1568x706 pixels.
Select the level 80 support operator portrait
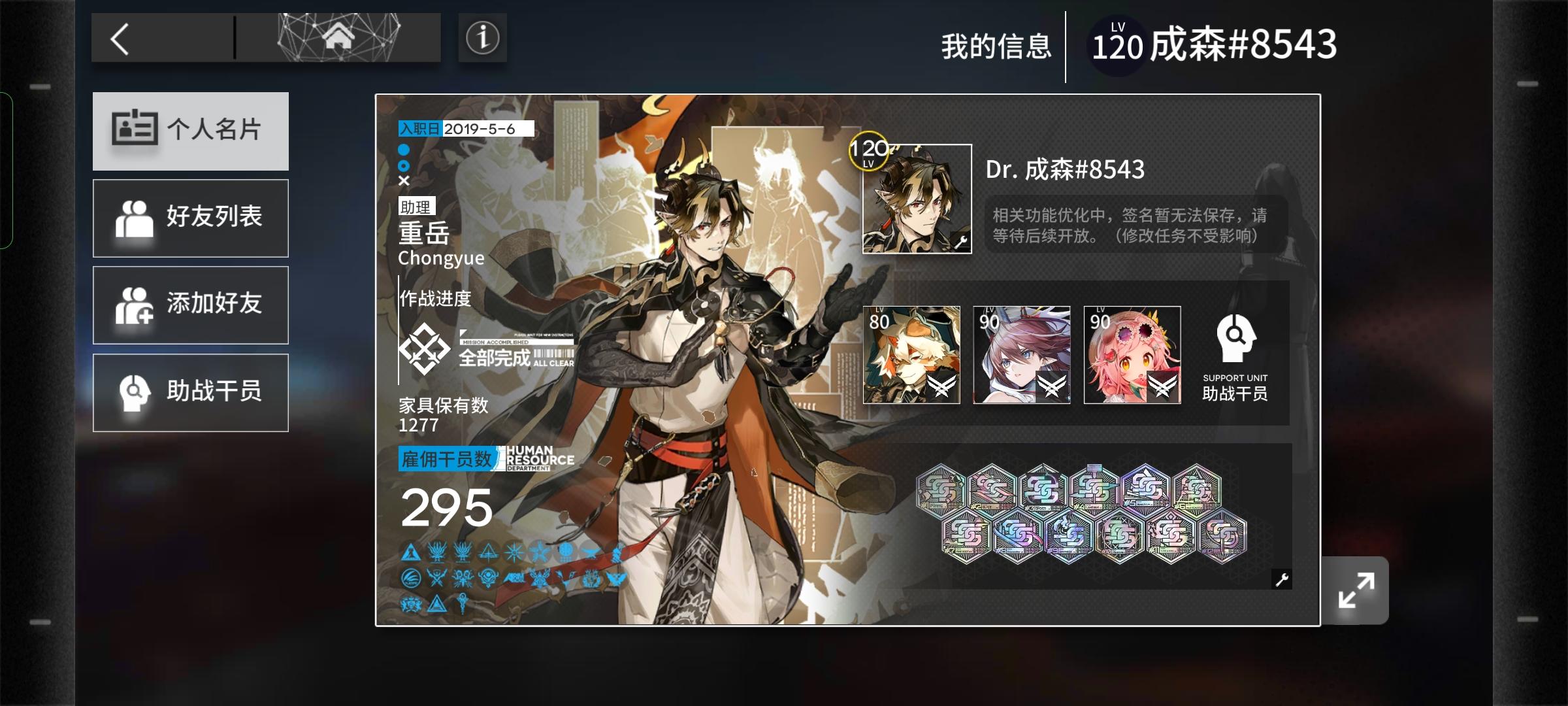point(911,354)
